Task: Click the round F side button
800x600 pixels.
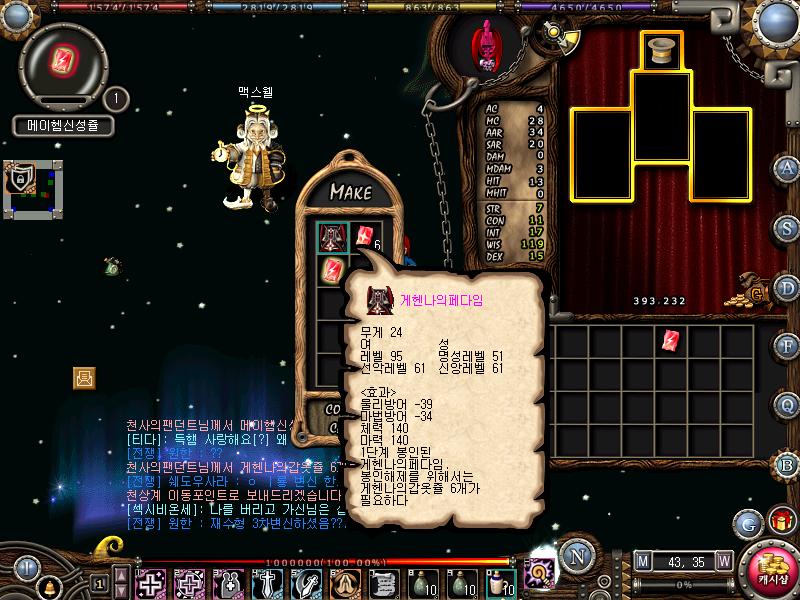Action: pyautogui.click(x=787, y=344)
